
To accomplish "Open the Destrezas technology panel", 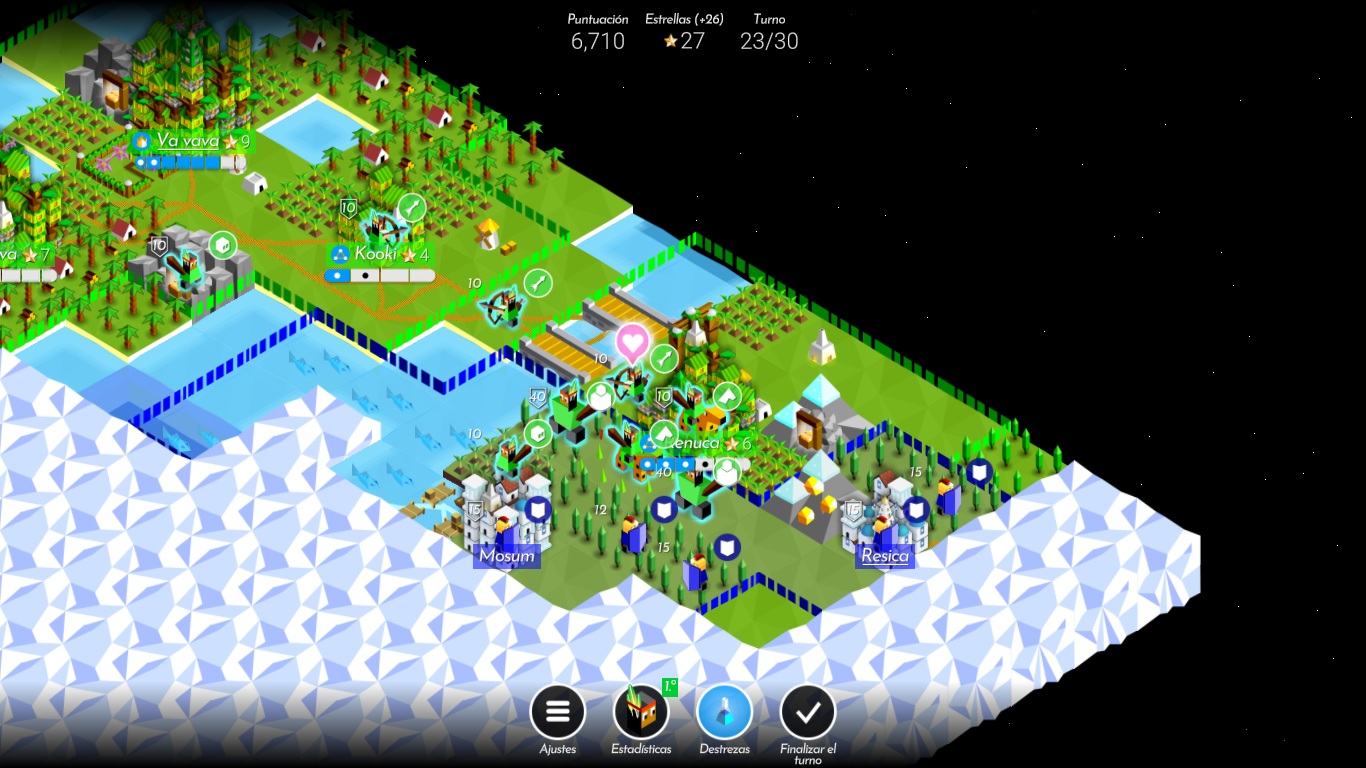I will tap(724, 712).
